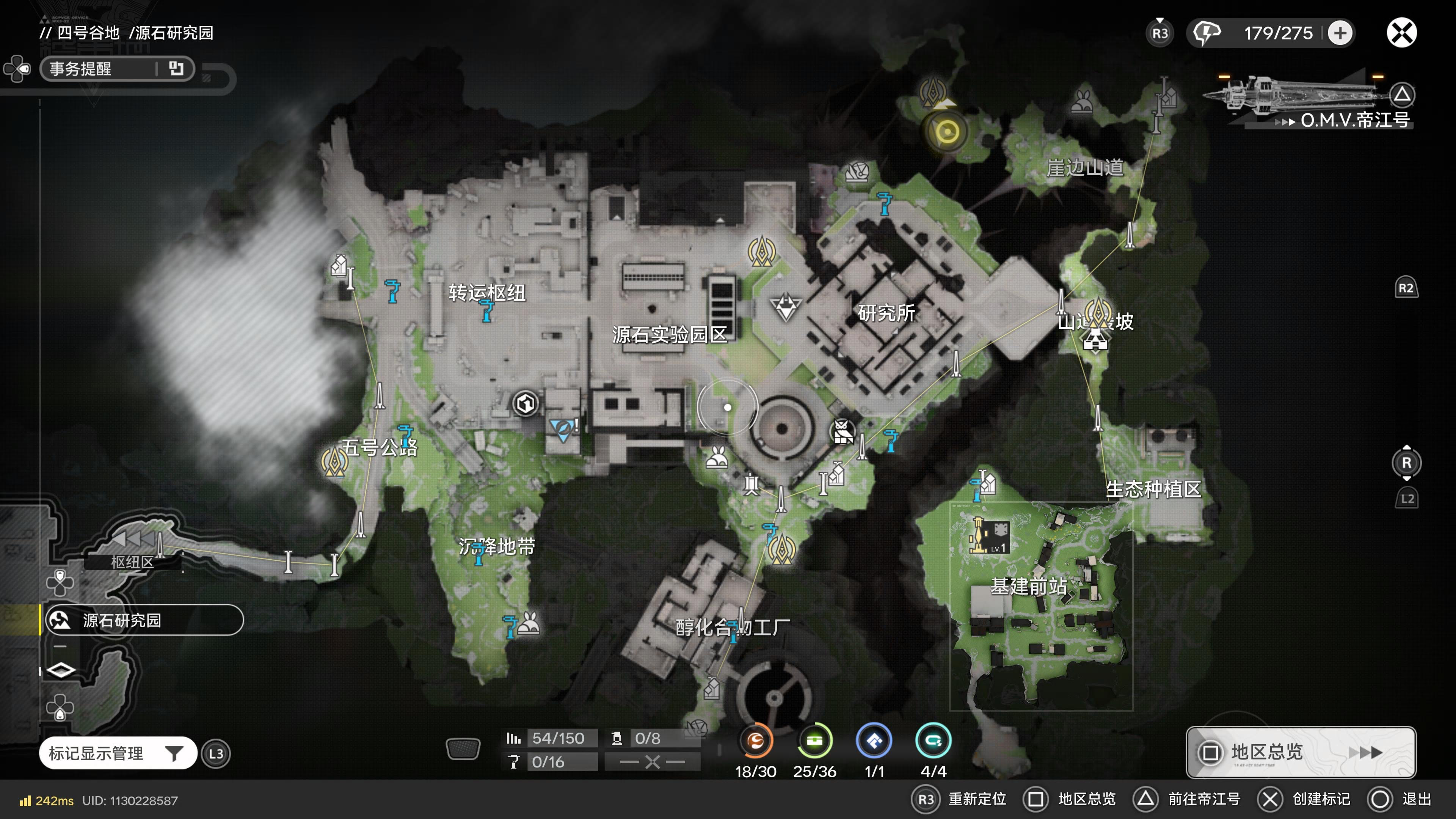Show the blue diamond tracker 1/1
This screenshot has height=819, width=1456.
click(x=874, y=741)
